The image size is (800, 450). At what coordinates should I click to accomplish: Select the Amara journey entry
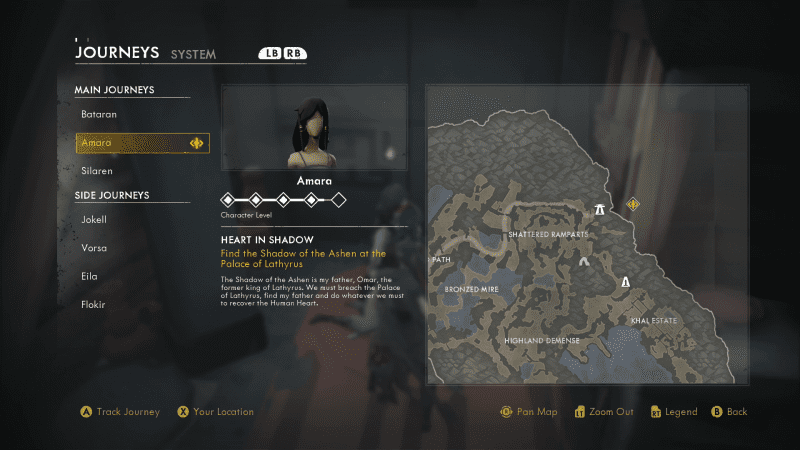(142, 143)
